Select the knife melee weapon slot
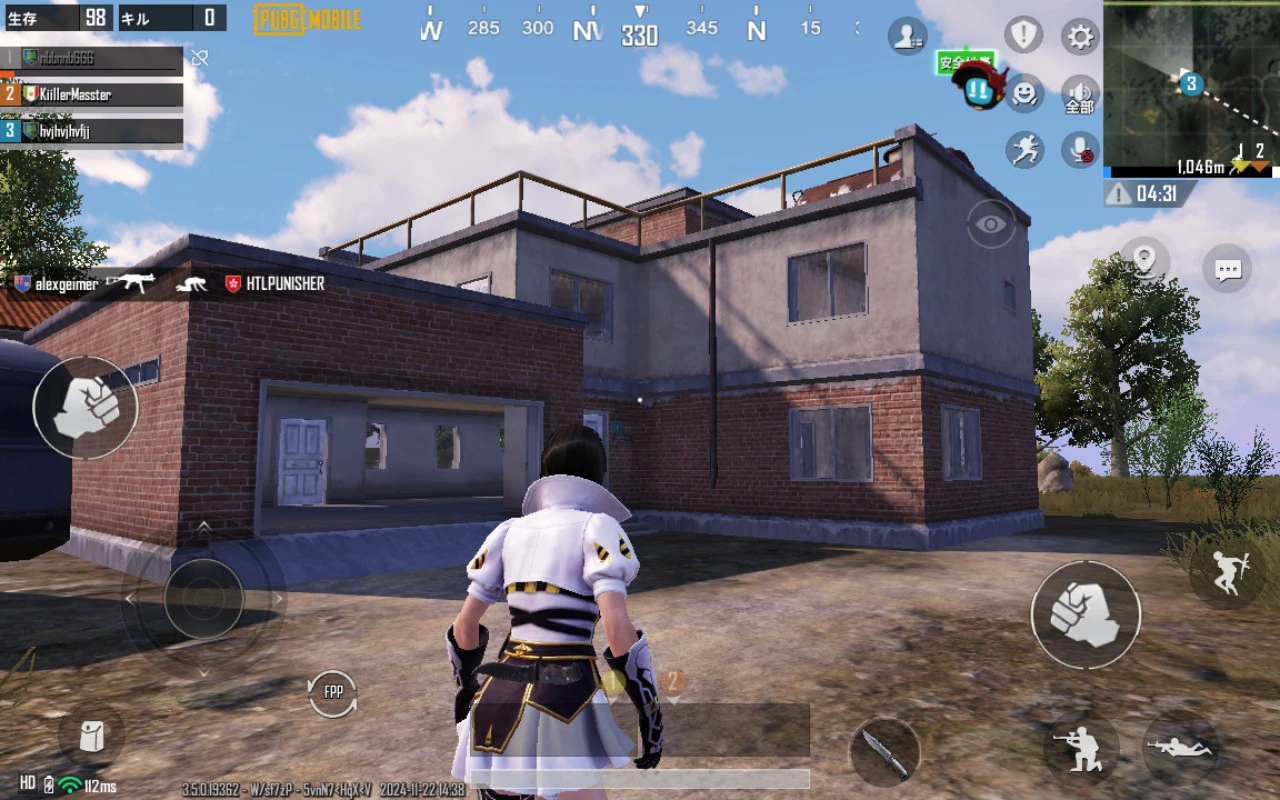This screenshot has height=800, width=1280. (885, 752)
